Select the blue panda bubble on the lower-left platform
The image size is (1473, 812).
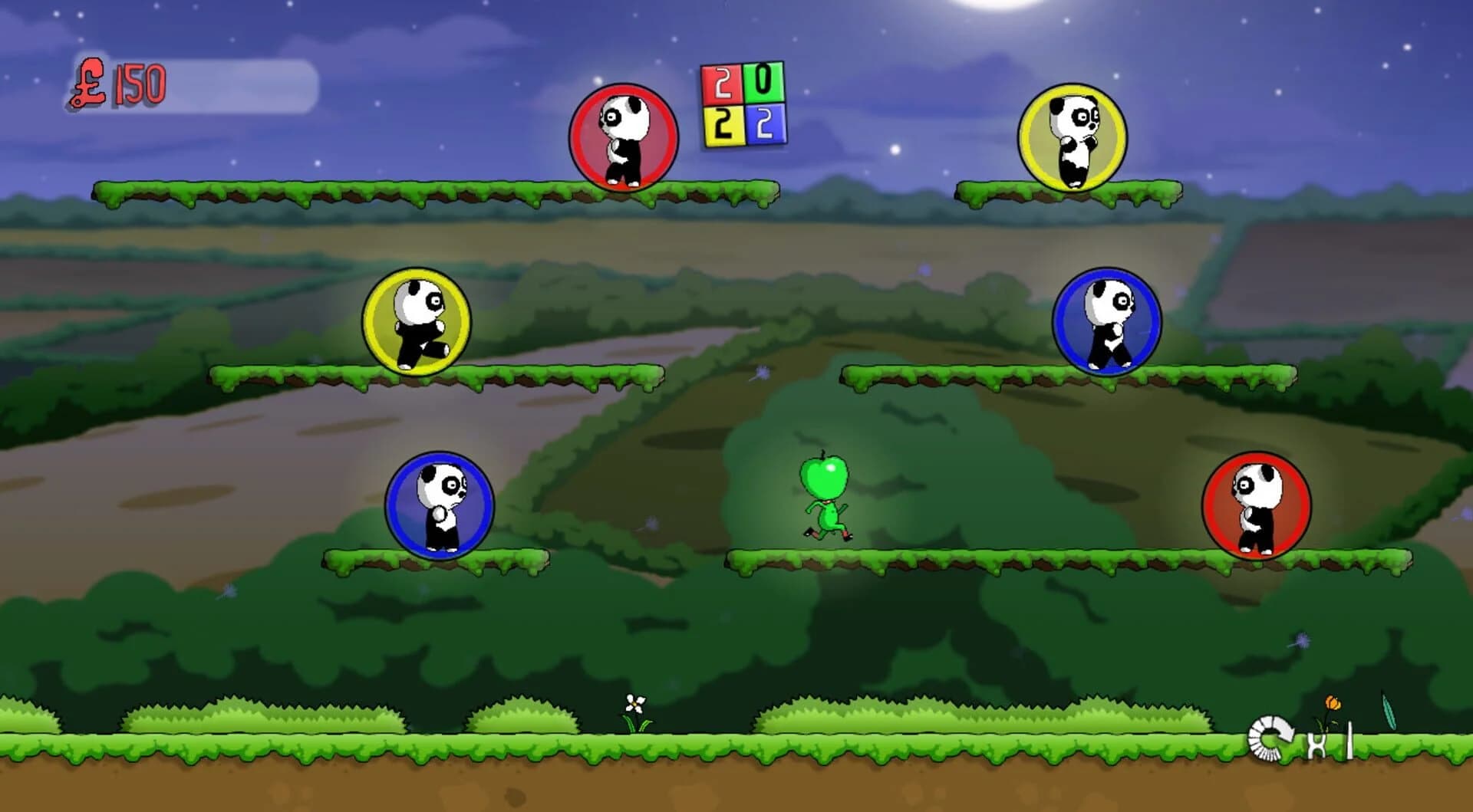click(x=439, y=502)
